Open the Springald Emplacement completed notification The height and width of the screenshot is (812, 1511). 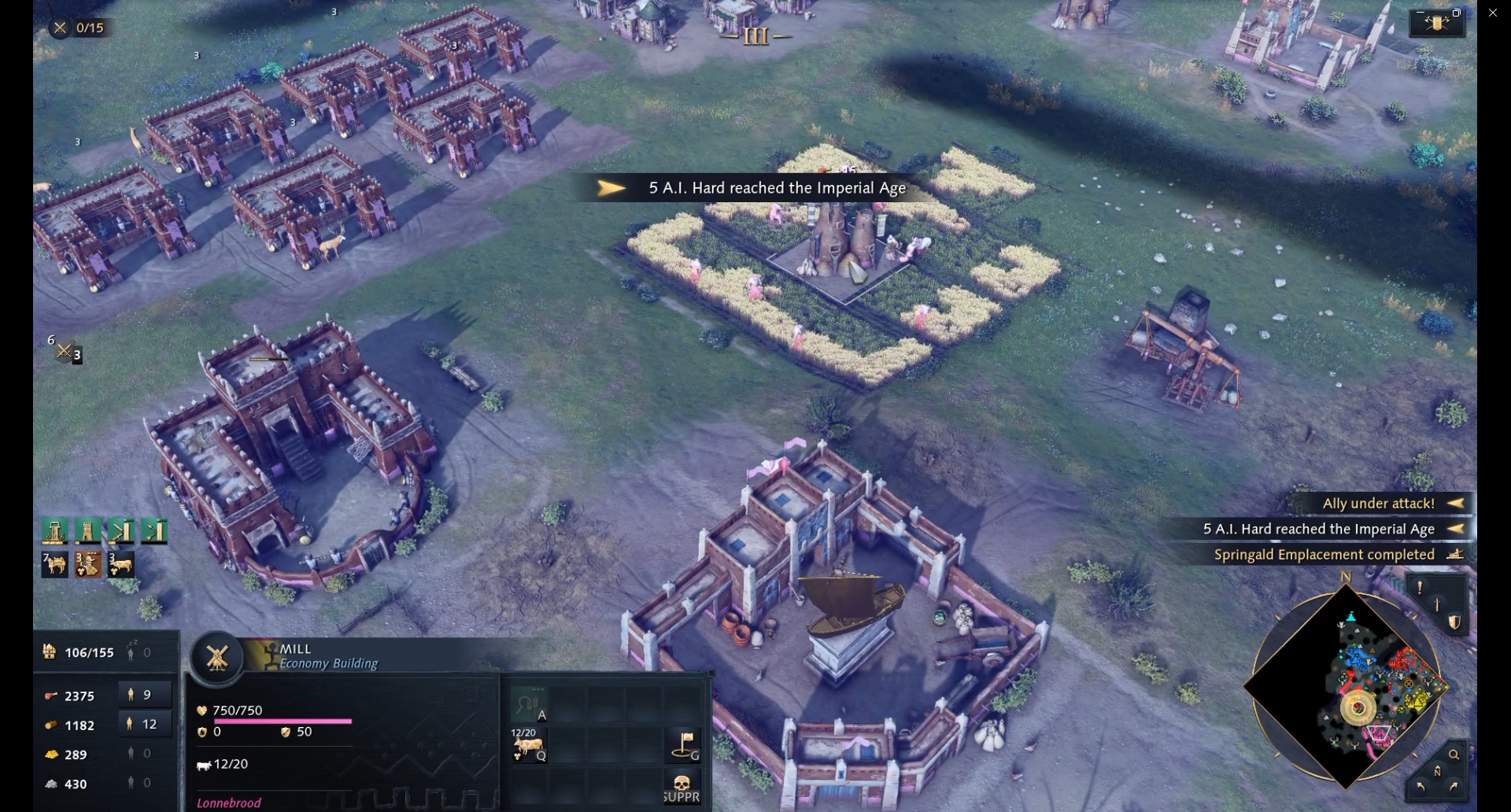tap(1324, 555)
